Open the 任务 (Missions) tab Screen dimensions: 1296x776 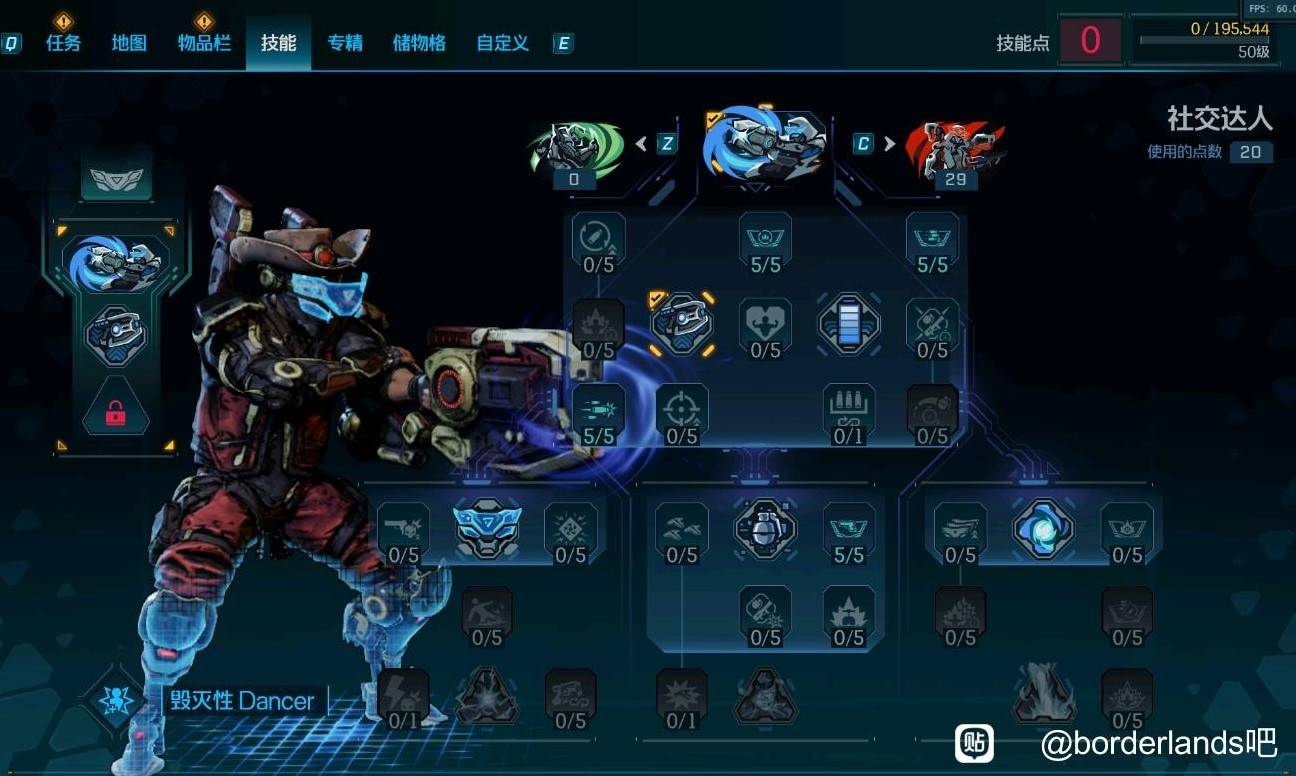click(63, 43)
